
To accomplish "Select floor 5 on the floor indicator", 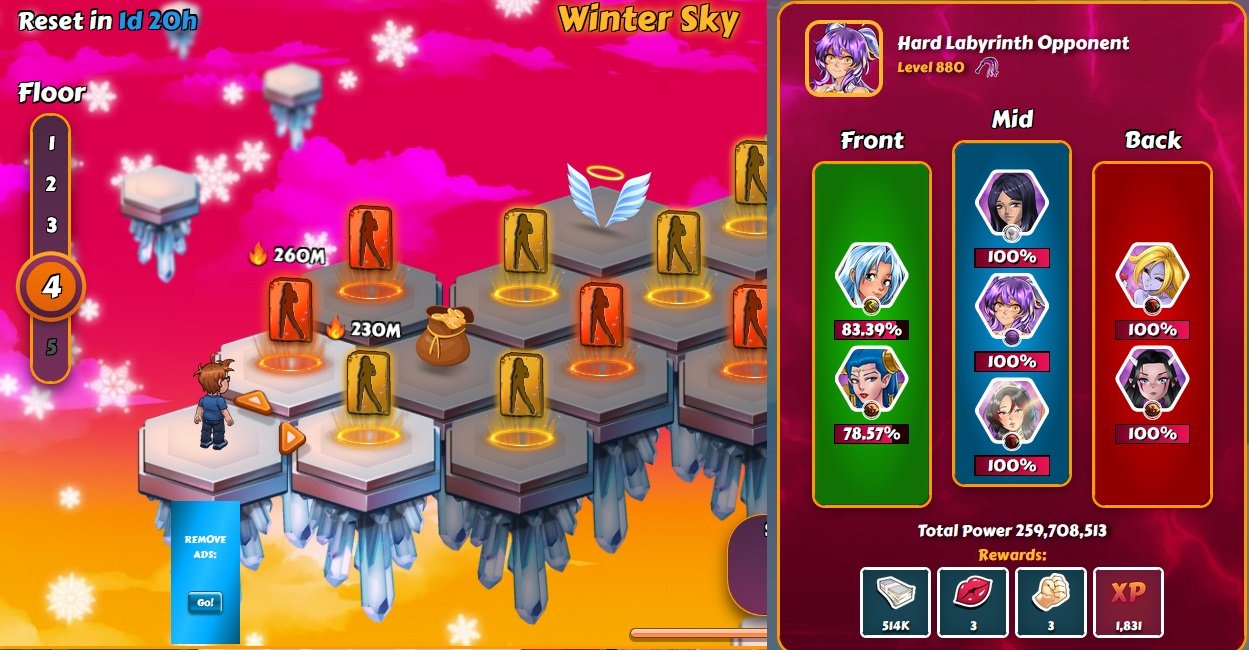I will point(51,348).
